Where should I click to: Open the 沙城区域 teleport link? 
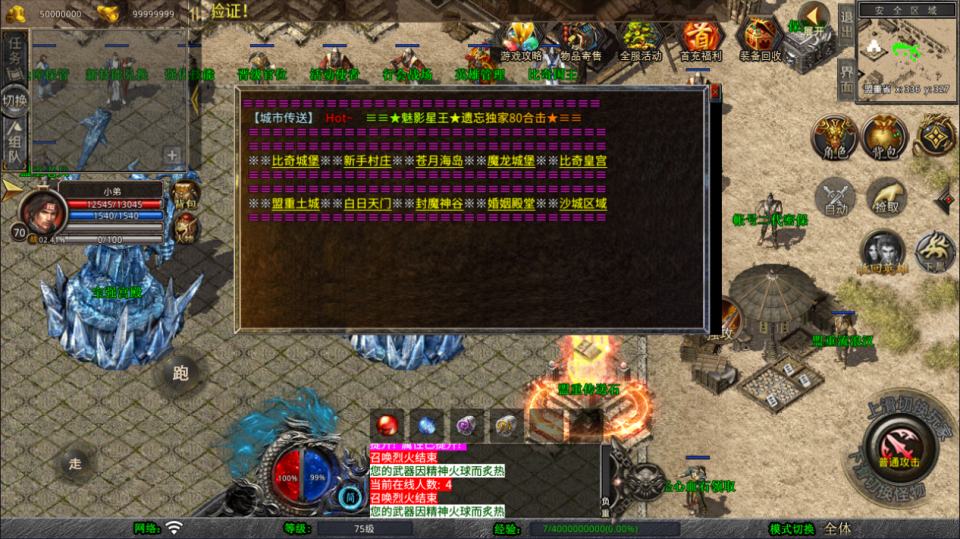pos(585,203)
